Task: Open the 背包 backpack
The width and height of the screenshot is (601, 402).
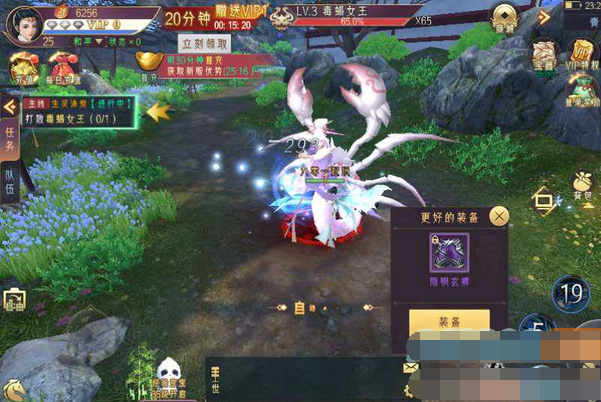Action: (581, 186)
